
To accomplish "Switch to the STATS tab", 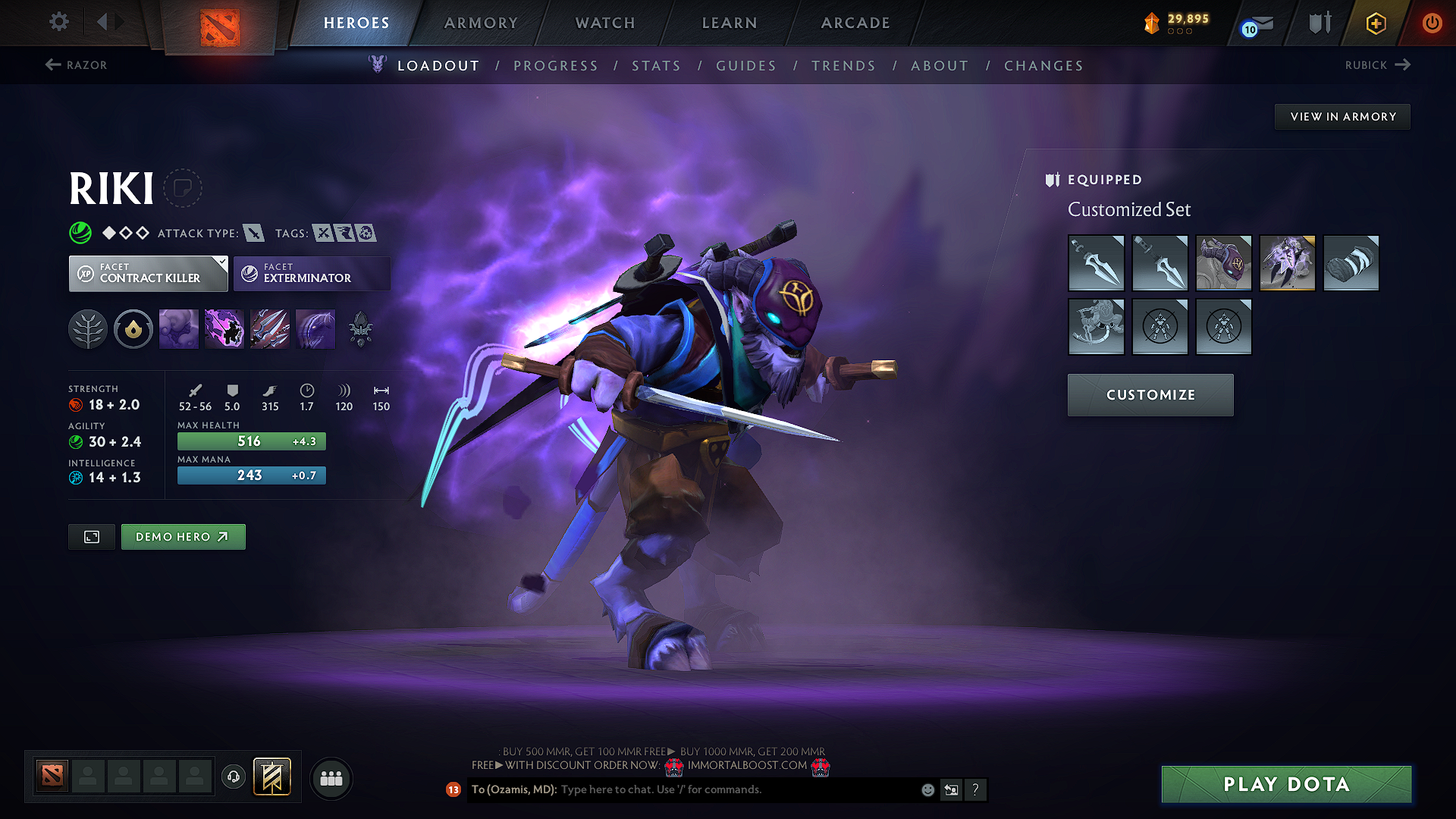I will pos(657,65).
